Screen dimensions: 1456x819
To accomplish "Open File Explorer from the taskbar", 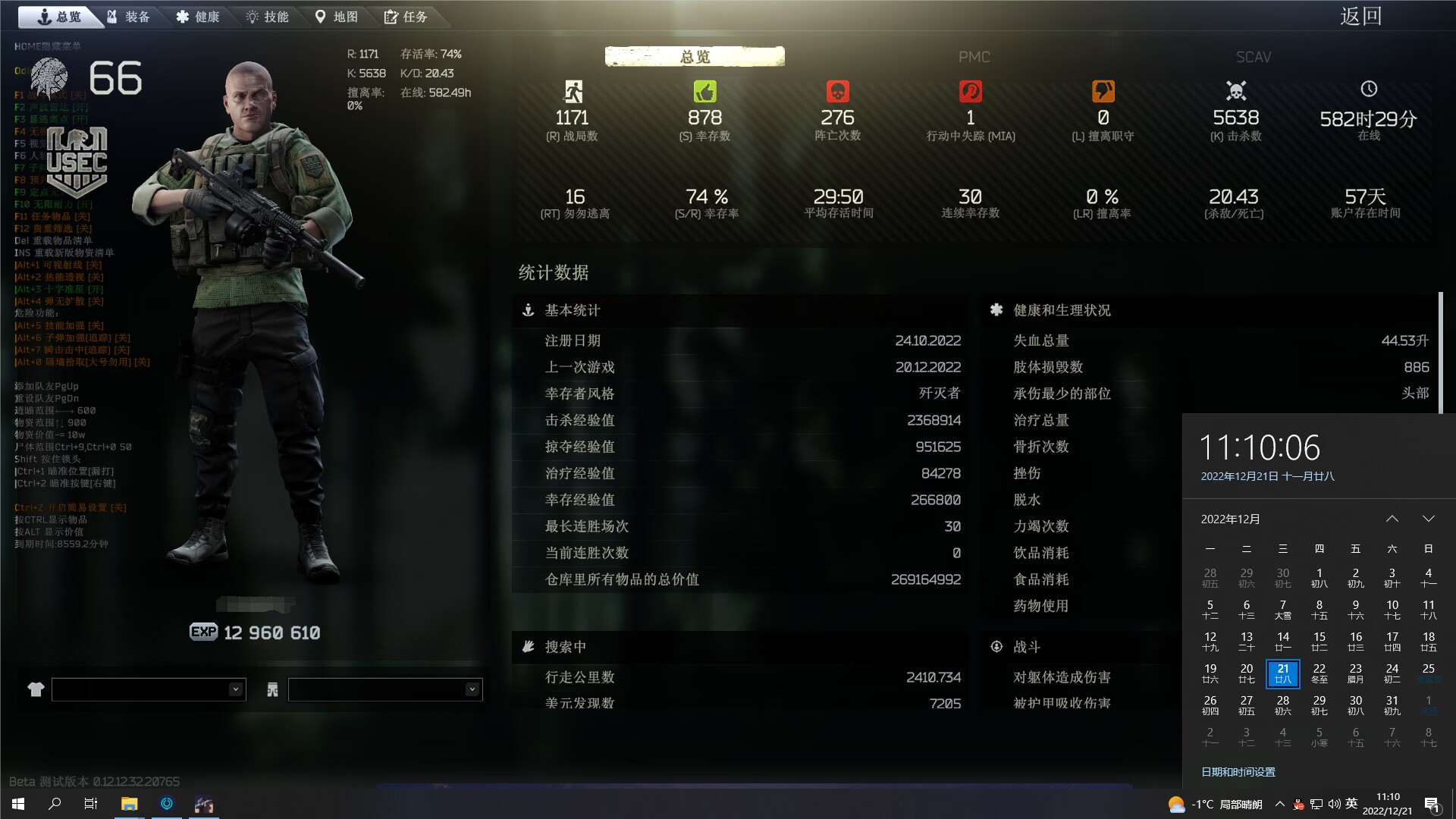I will pyautogui.click(x=129, y=804).
